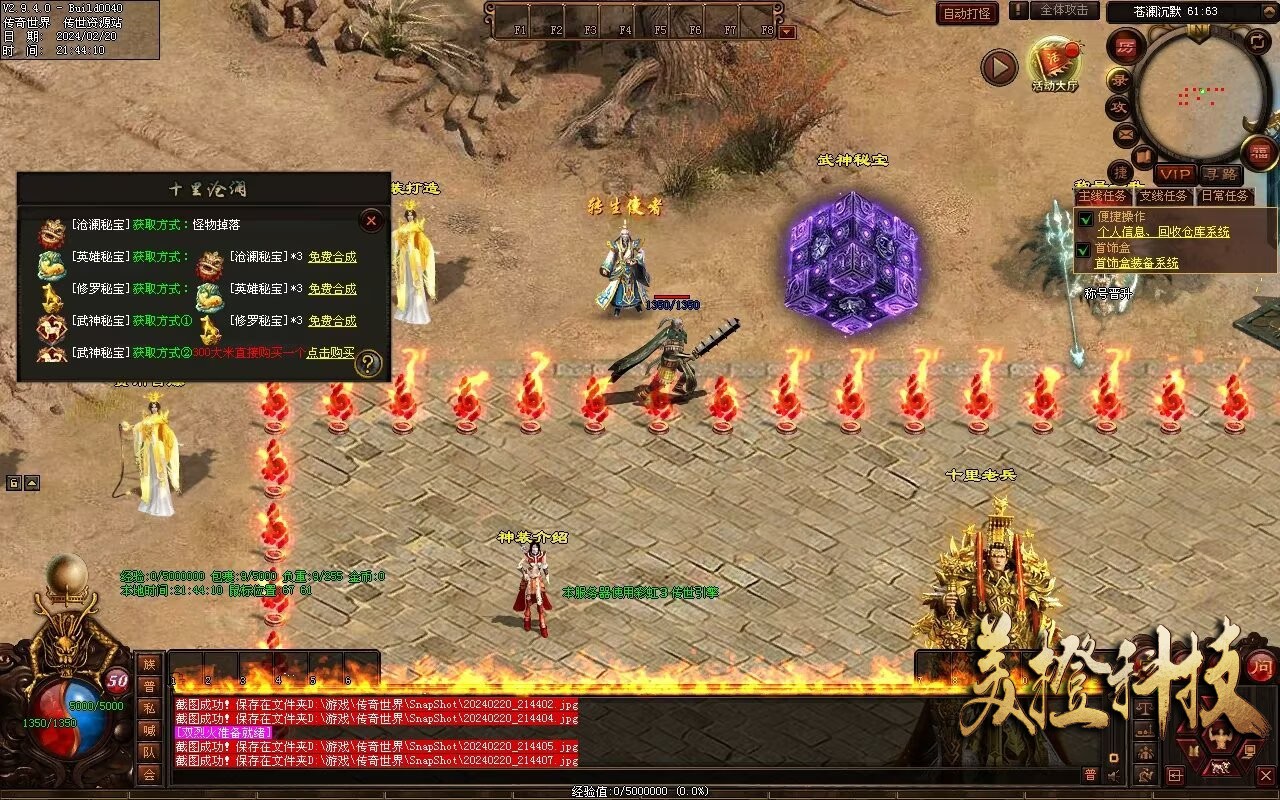The image size is (1280, 800).
Task: Activate the 寻路 pathfinding button
Action: pyautogui.click(x=1219, y=174)
